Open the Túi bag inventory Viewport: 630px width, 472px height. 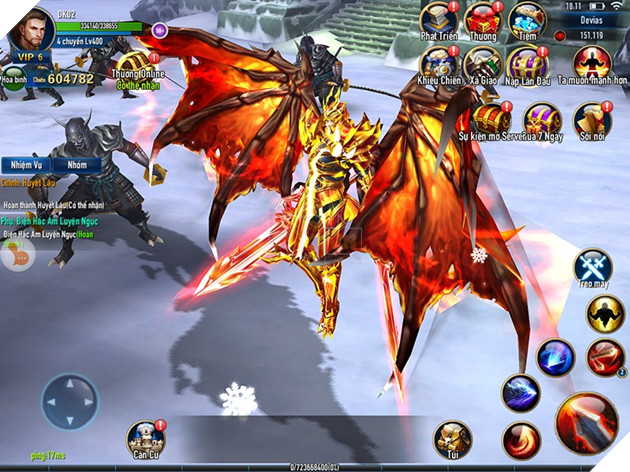[x=452, y=439]
